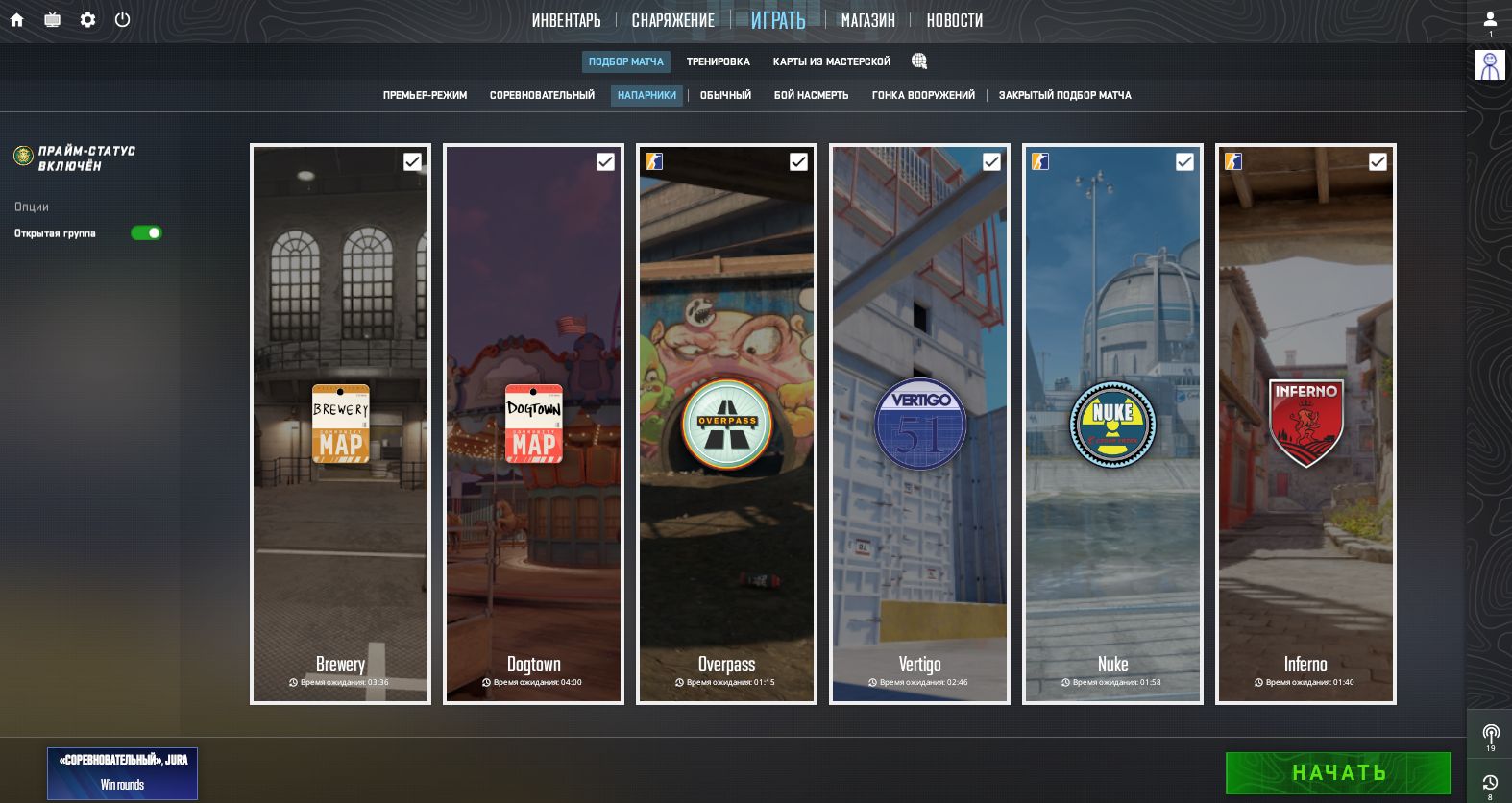1512x803 pixels.
Task: Open КАРТЫ ИЗ МАСТЕРСКОЙ workshop maps tab
Action: (831, 61)
